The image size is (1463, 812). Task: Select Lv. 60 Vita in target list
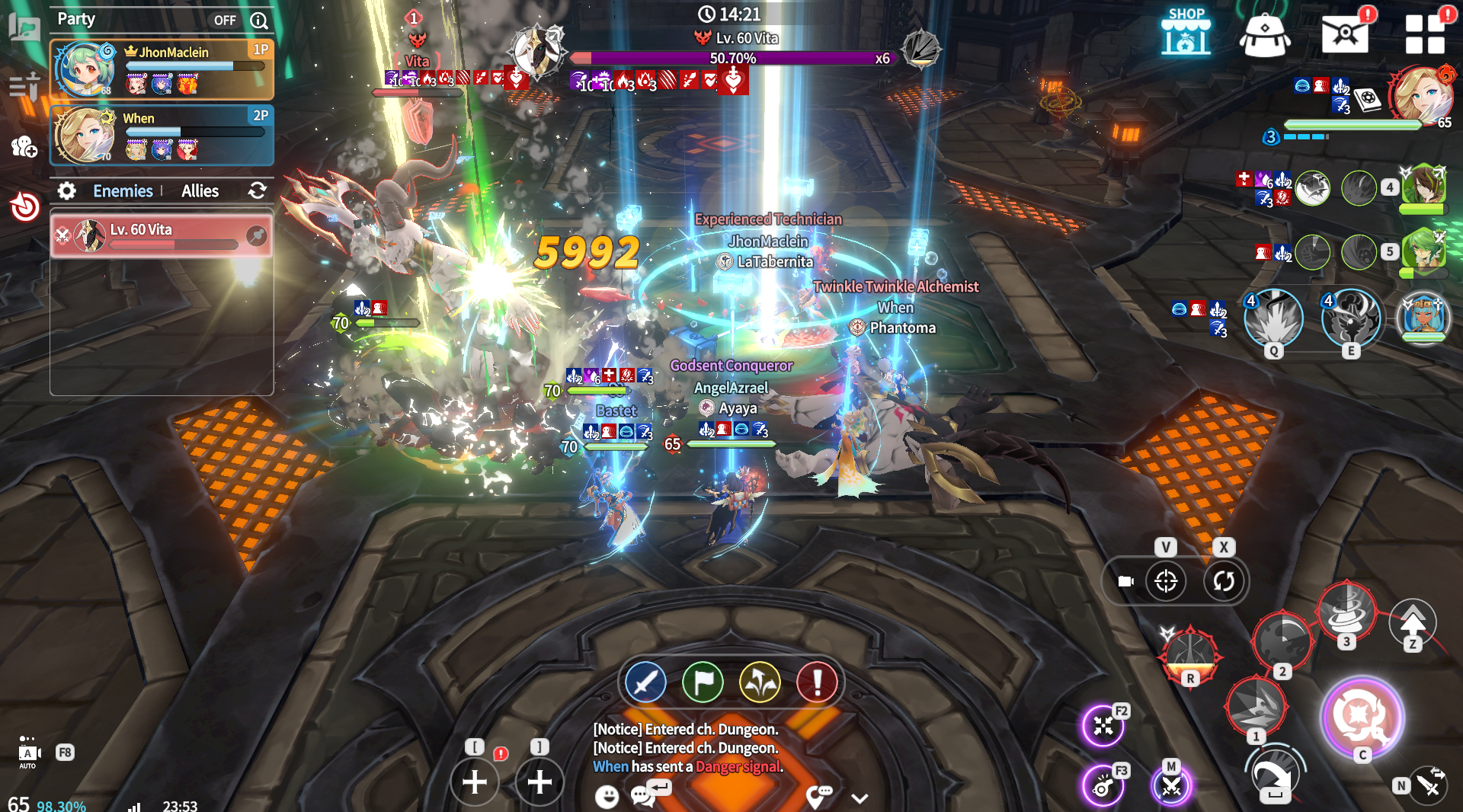click(x=162, y=236)
